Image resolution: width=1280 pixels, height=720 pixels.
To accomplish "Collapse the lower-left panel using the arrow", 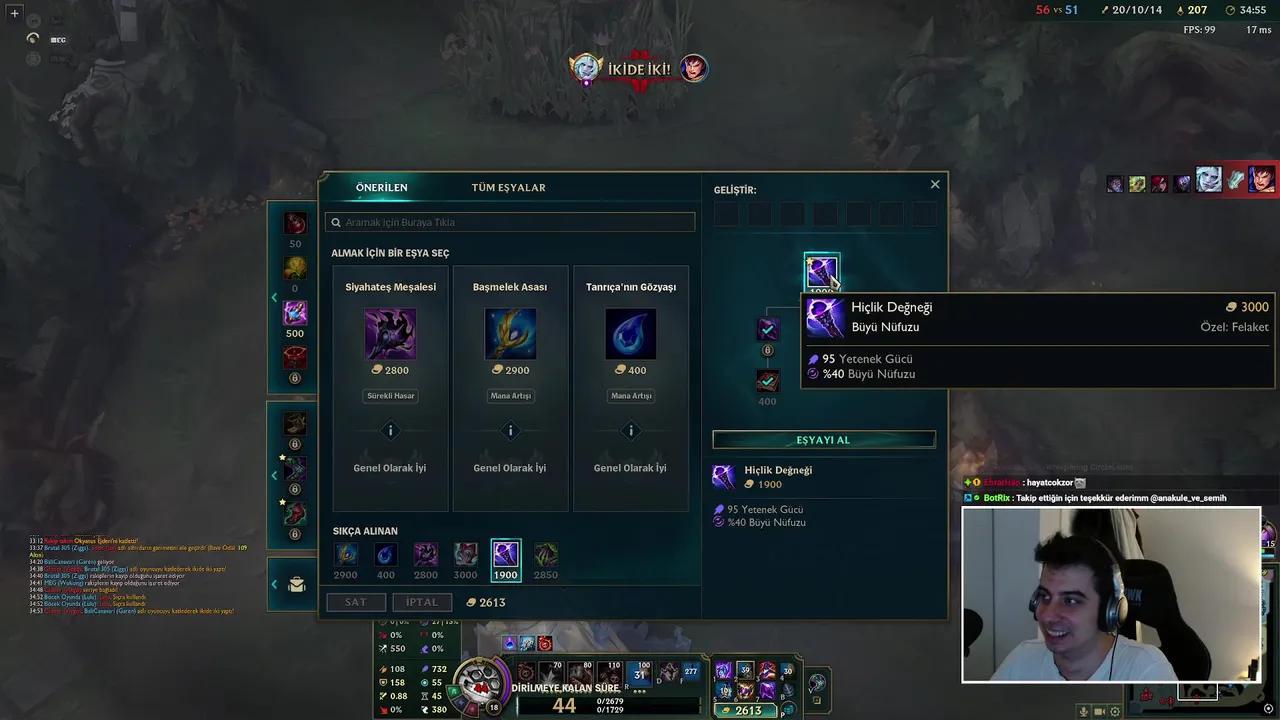I will [274, 584].
